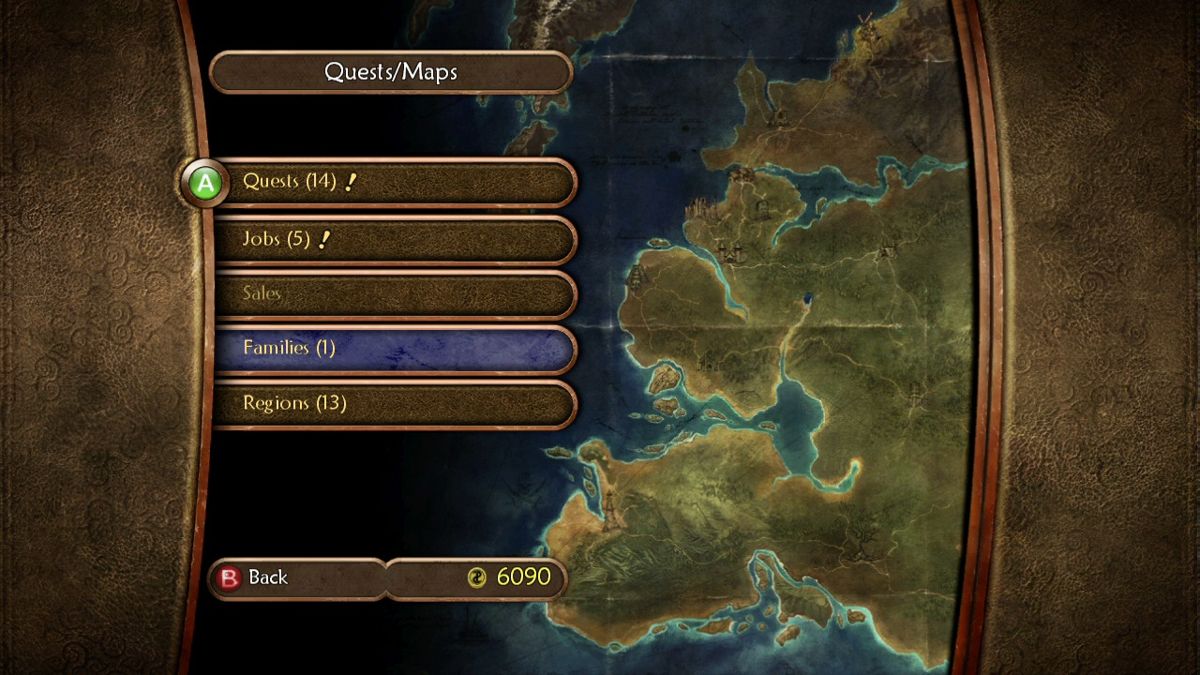Go back using the Back button
Image resolution: width=1200 pixels, height=675 pixels.
pyautogui.click(x=298, y=578)
